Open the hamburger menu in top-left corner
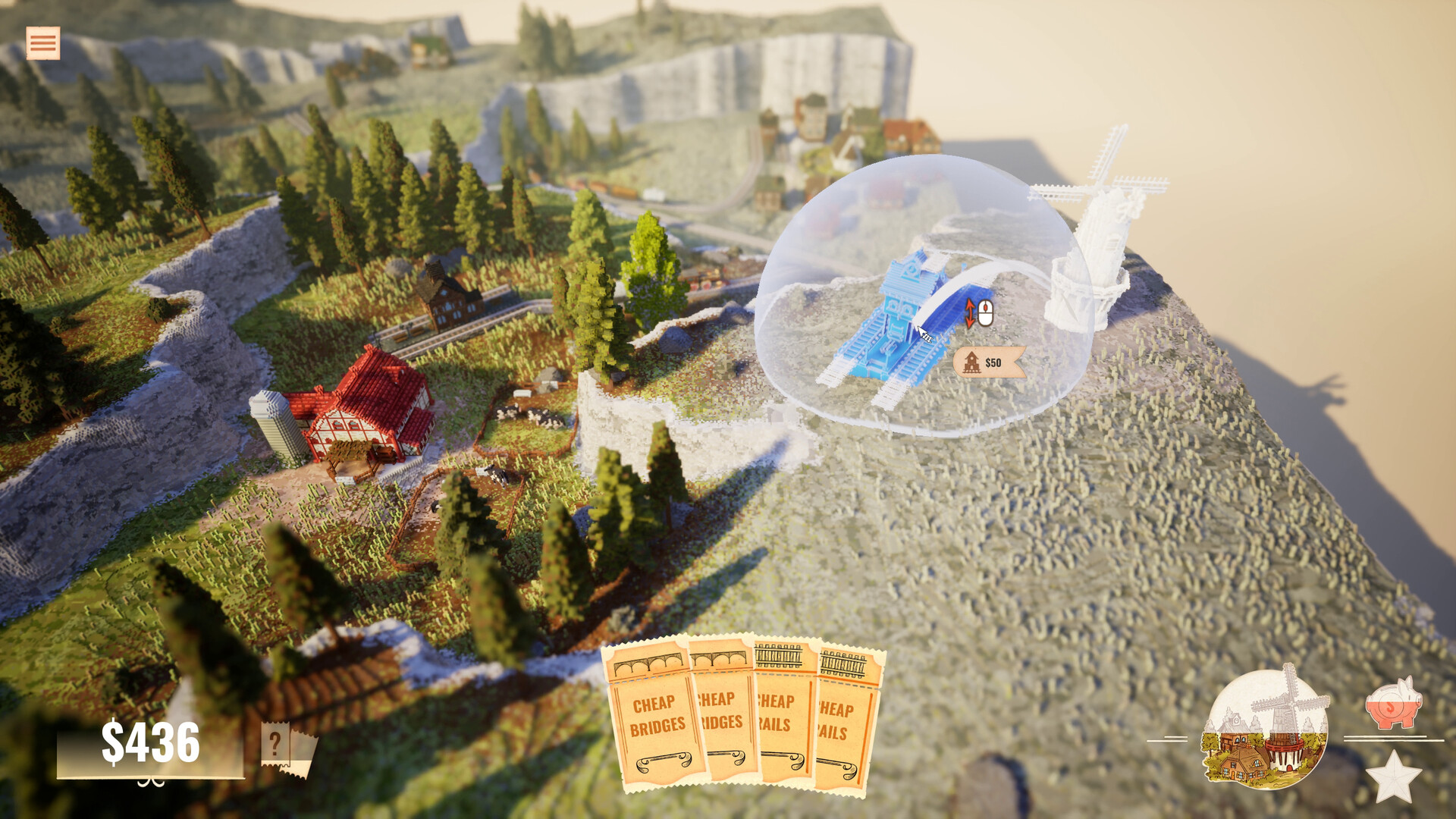The width and height of the screenshot is (1456, 819). pos(42,43)
